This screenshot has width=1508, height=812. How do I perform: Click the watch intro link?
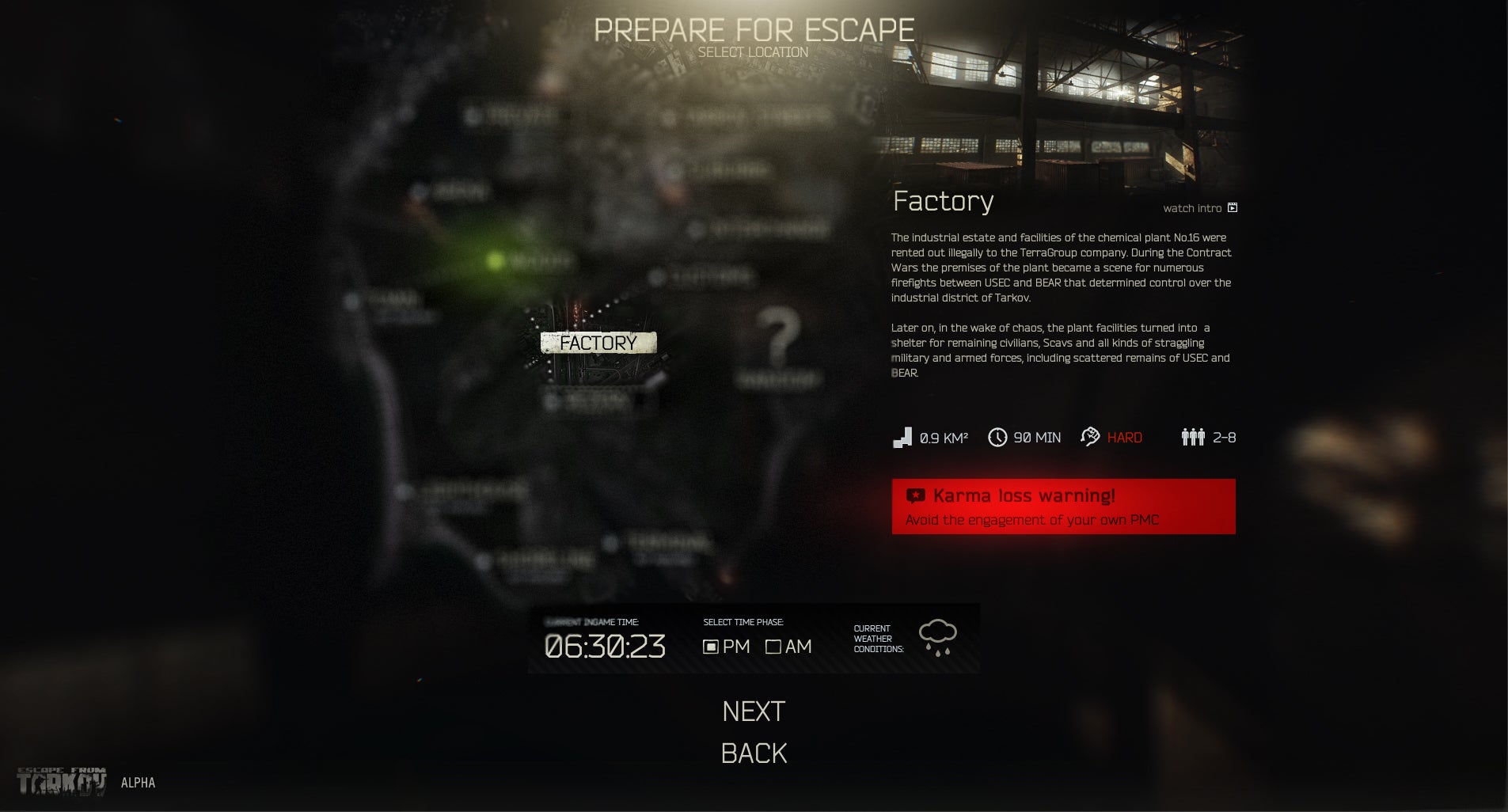click(1192, 207)
